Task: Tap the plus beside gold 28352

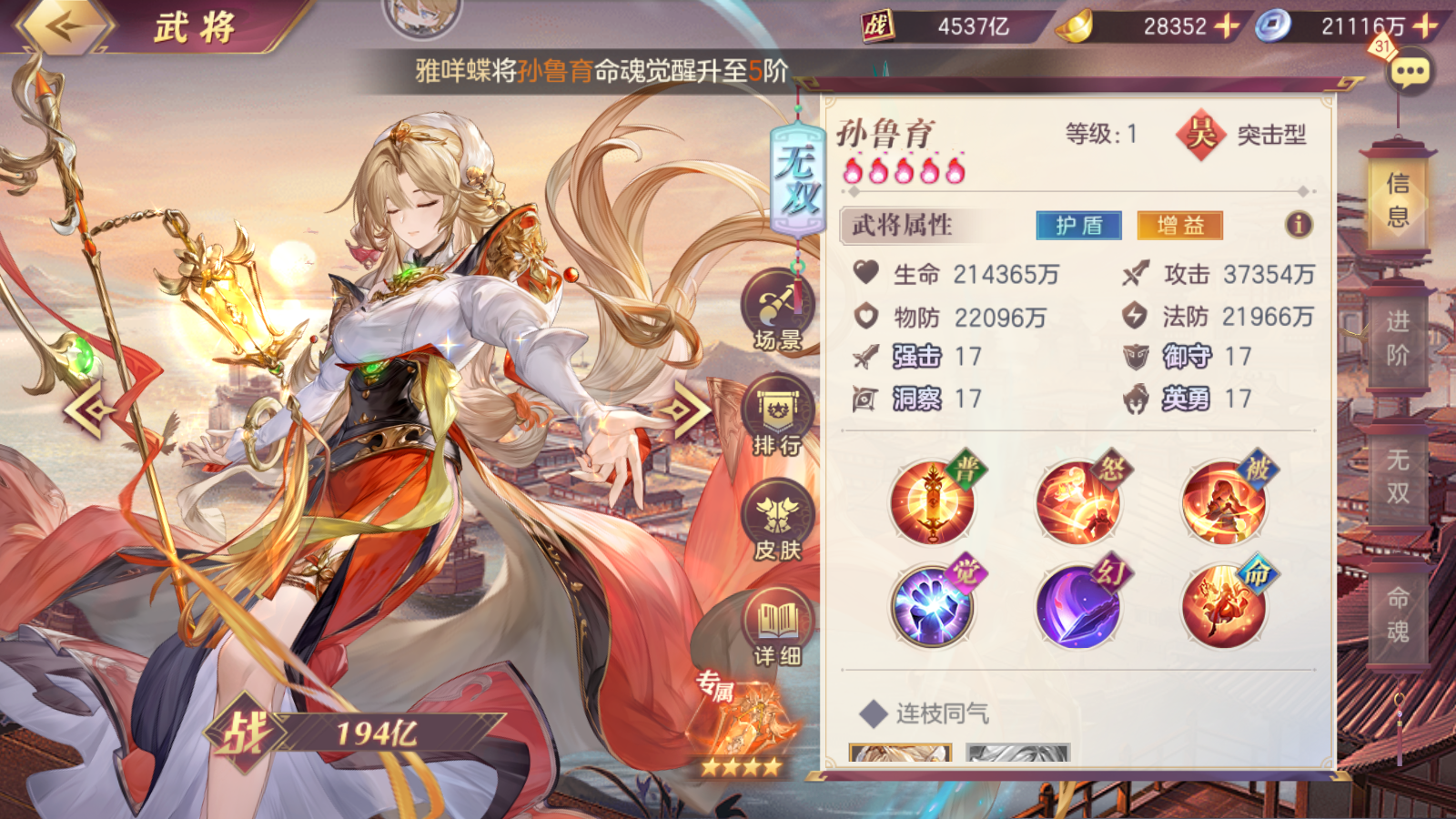Action: (x=1226, y=27)
